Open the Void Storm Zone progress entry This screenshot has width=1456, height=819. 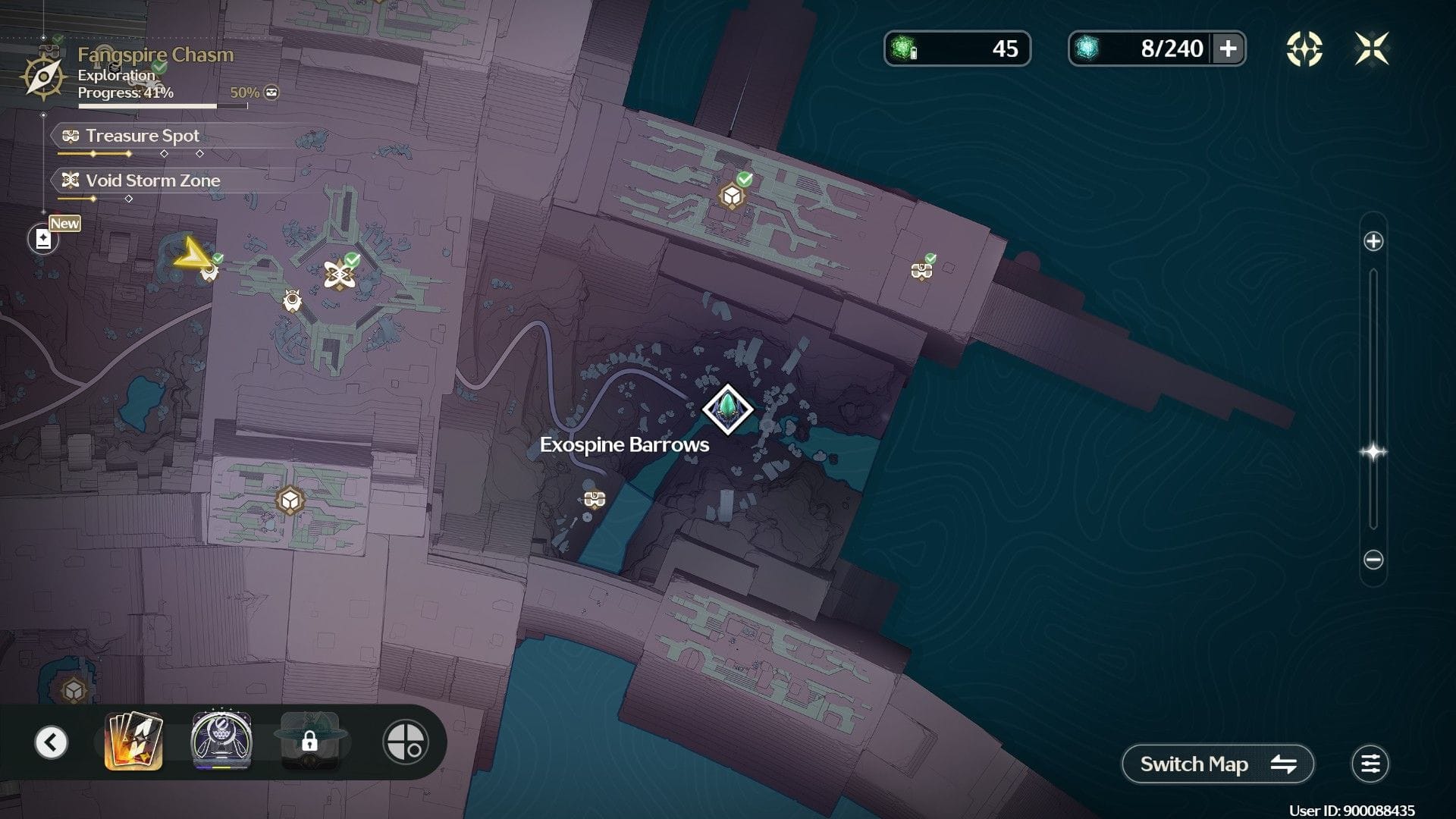click(152, 180)
